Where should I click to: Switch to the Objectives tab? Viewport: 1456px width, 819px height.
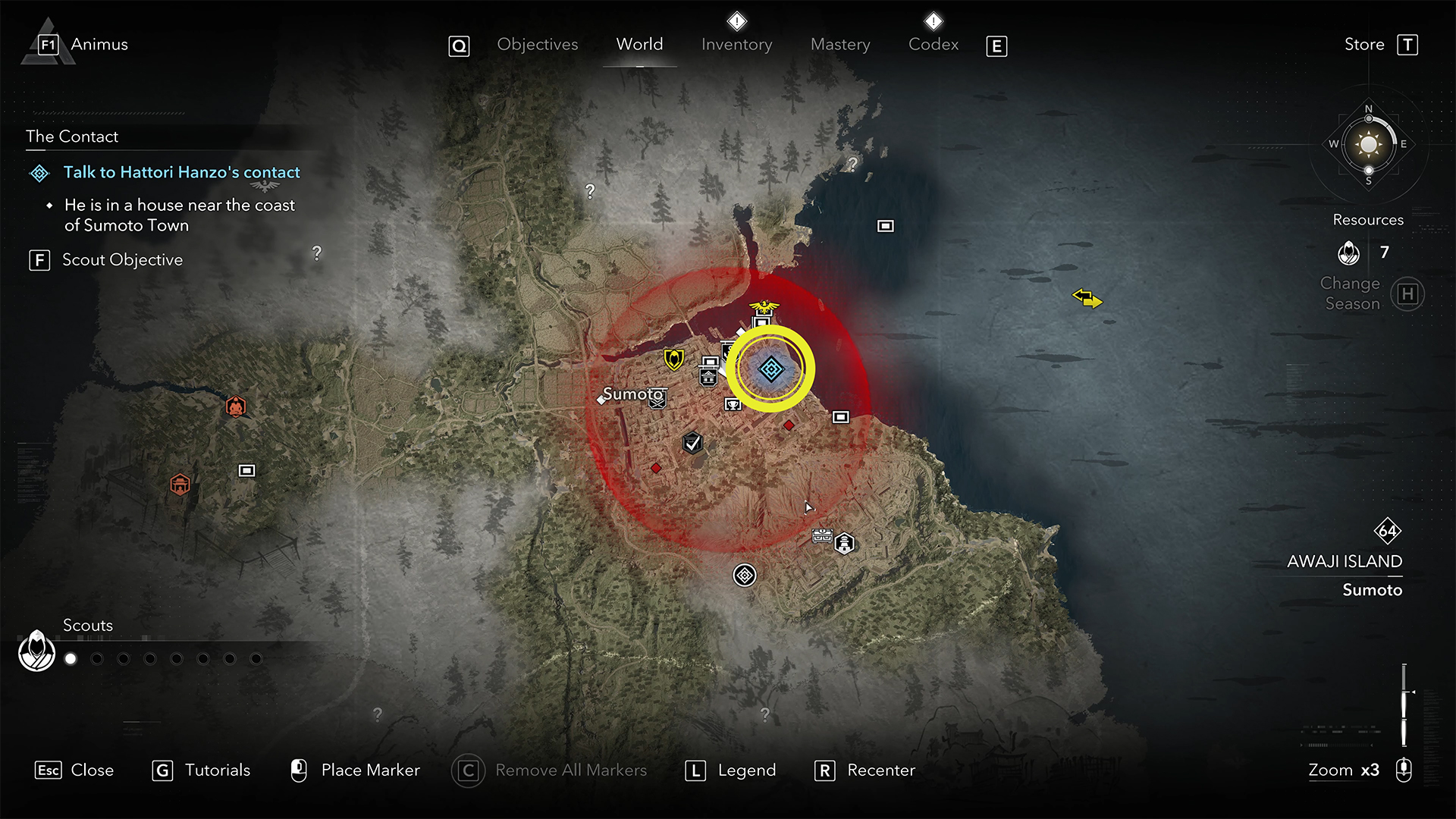[x=537, y=45]
